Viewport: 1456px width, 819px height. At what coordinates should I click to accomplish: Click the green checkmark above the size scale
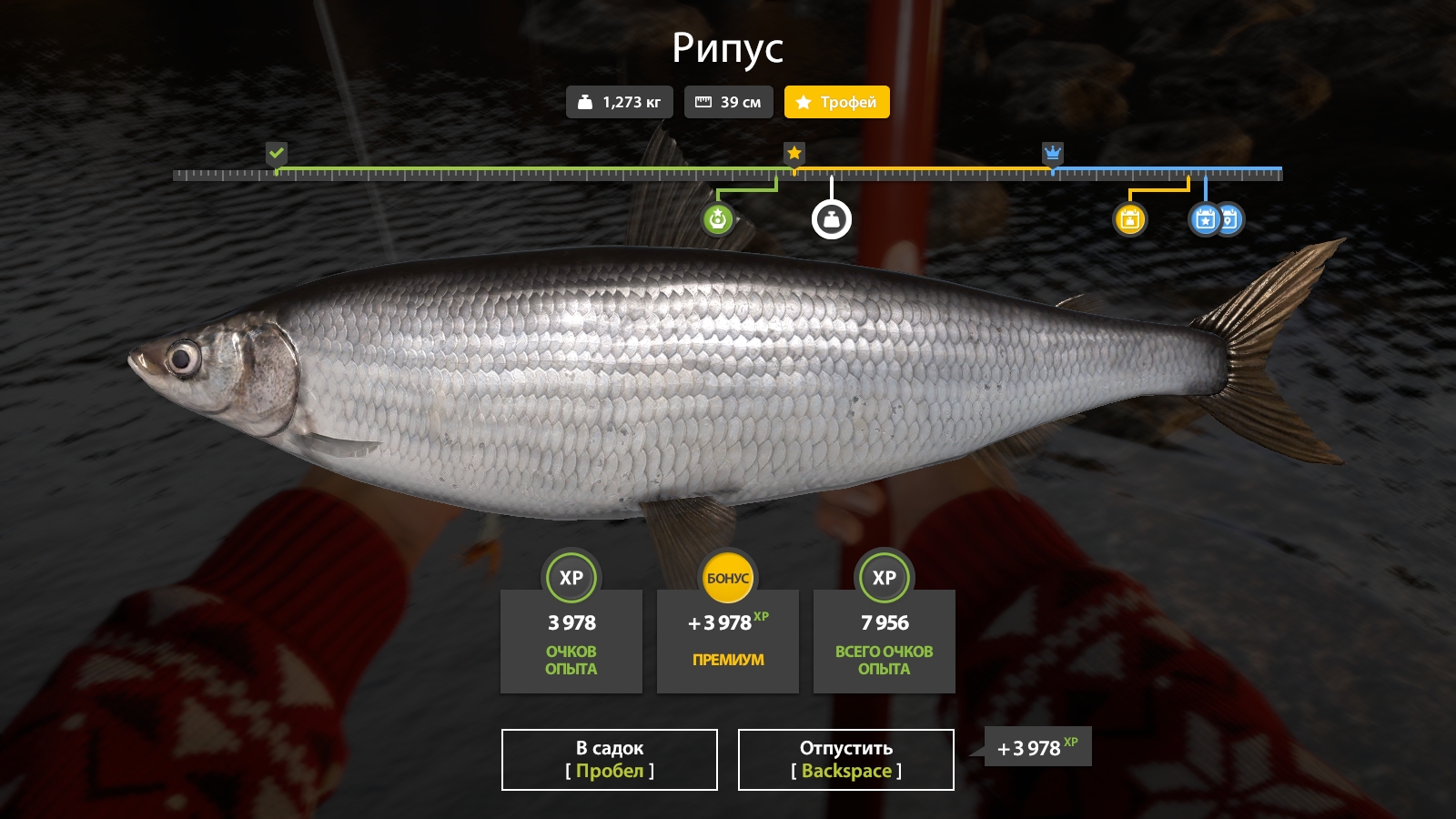pos(278,153)
